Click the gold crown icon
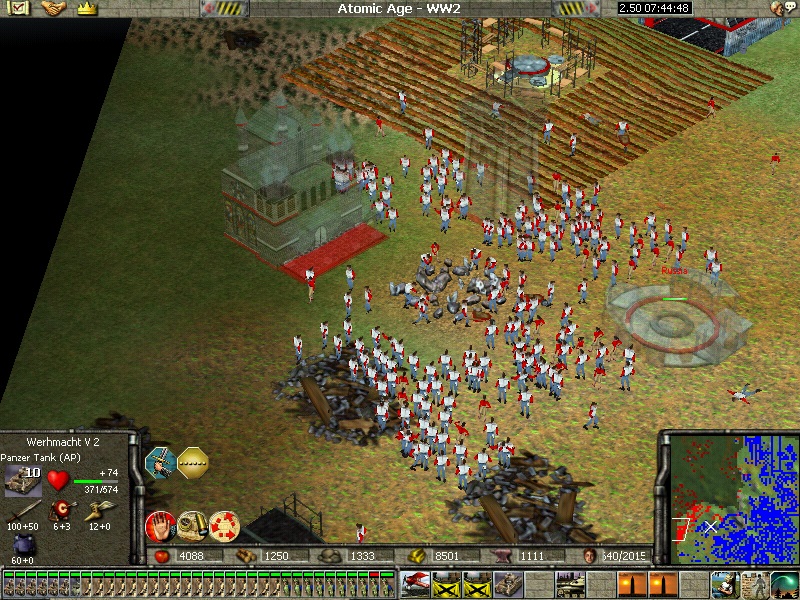800x600 pixels. [x=86, y=8]
